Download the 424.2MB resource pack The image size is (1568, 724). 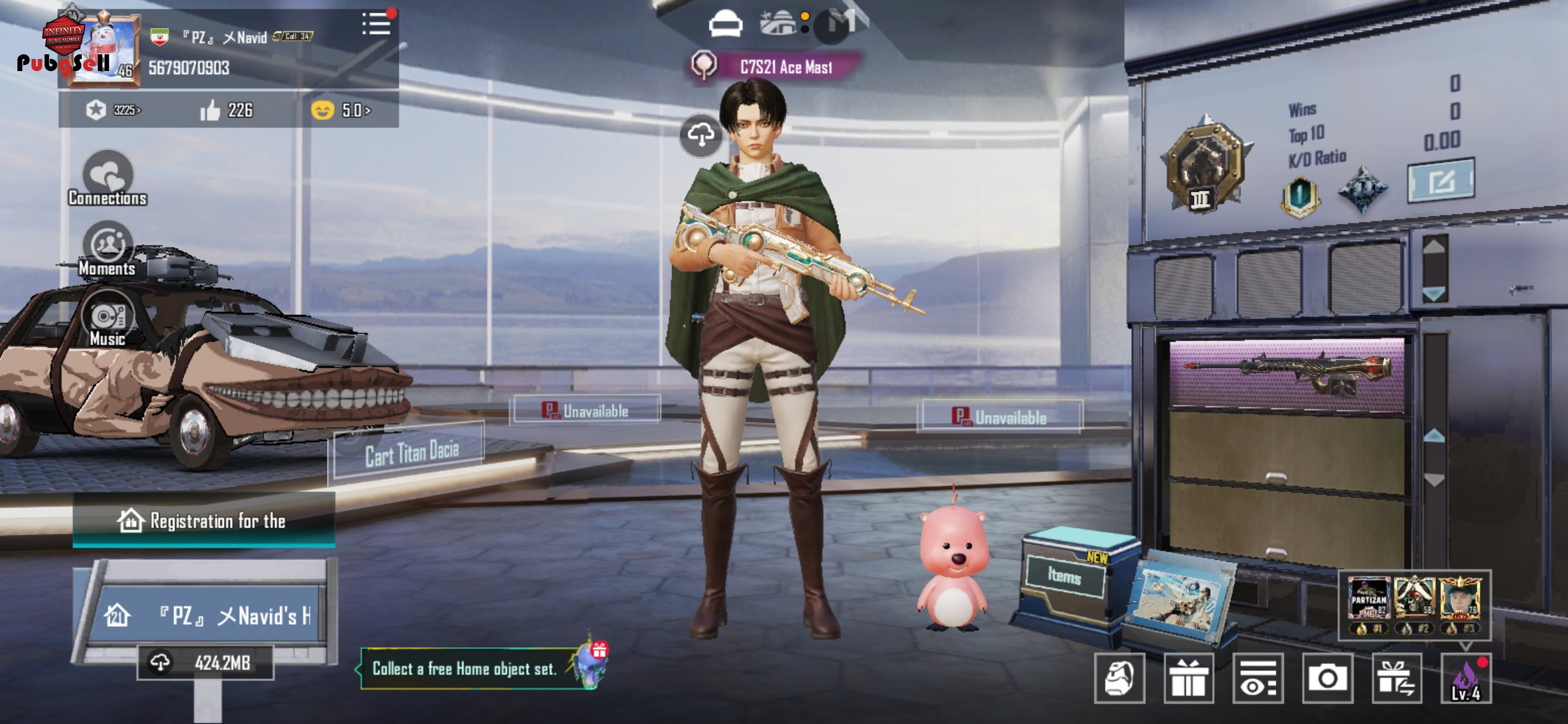coord(205,663)
